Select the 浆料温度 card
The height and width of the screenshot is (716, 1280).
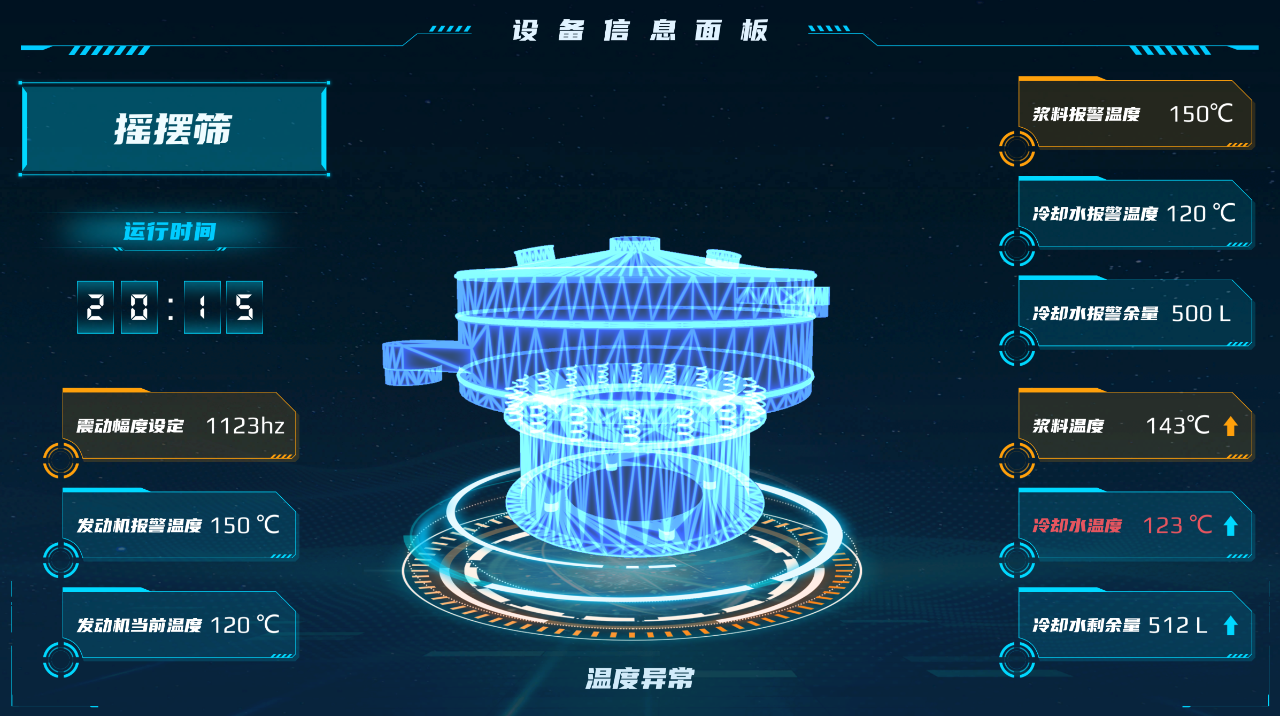[1135, 426]
